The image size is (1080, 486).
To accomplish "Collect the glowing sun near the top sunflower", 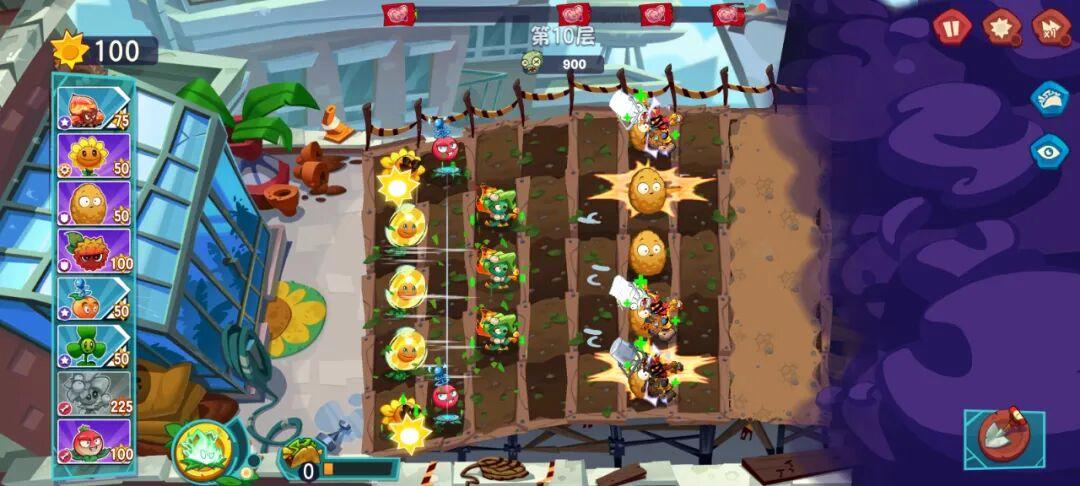I will (x=398, y=185).
